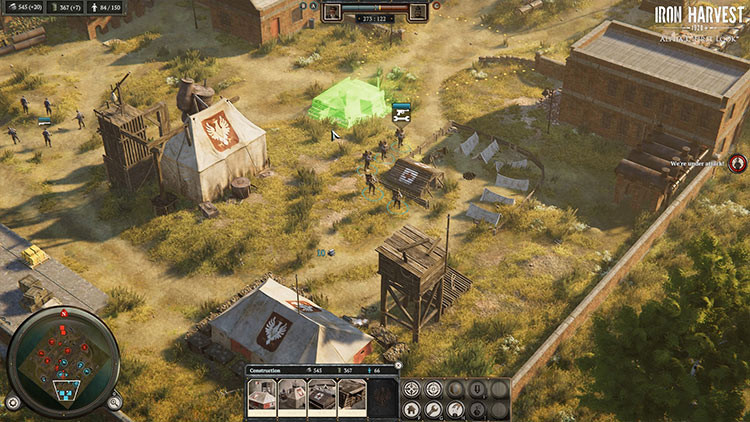Select the first building card in Construction
The height and width of the screenshot is (422, 750).
[262, 397]
